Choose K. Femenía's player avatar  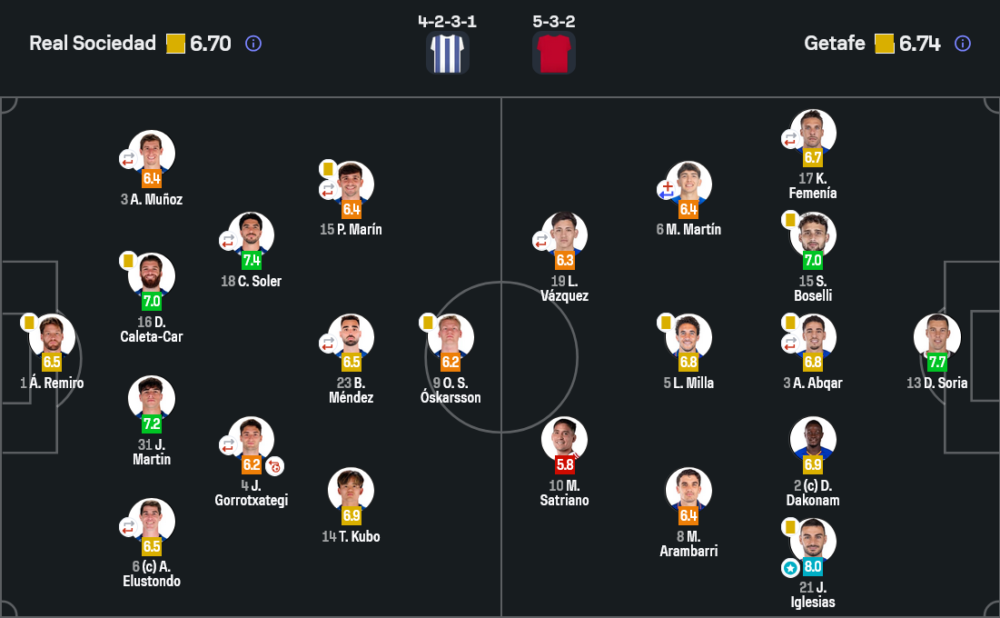point(813,132)
